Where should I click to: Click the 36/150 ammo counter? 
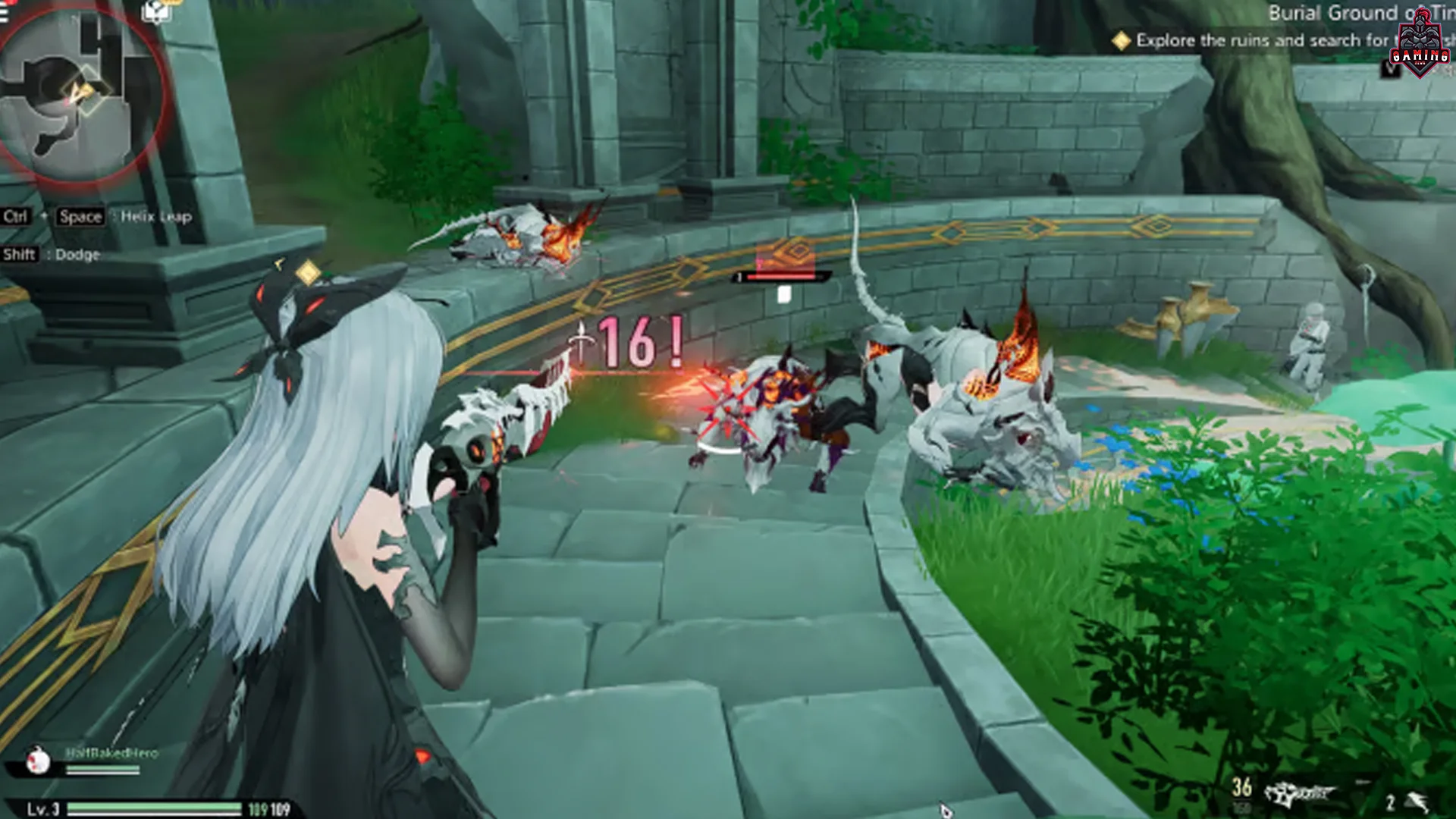pos(1244,792)
